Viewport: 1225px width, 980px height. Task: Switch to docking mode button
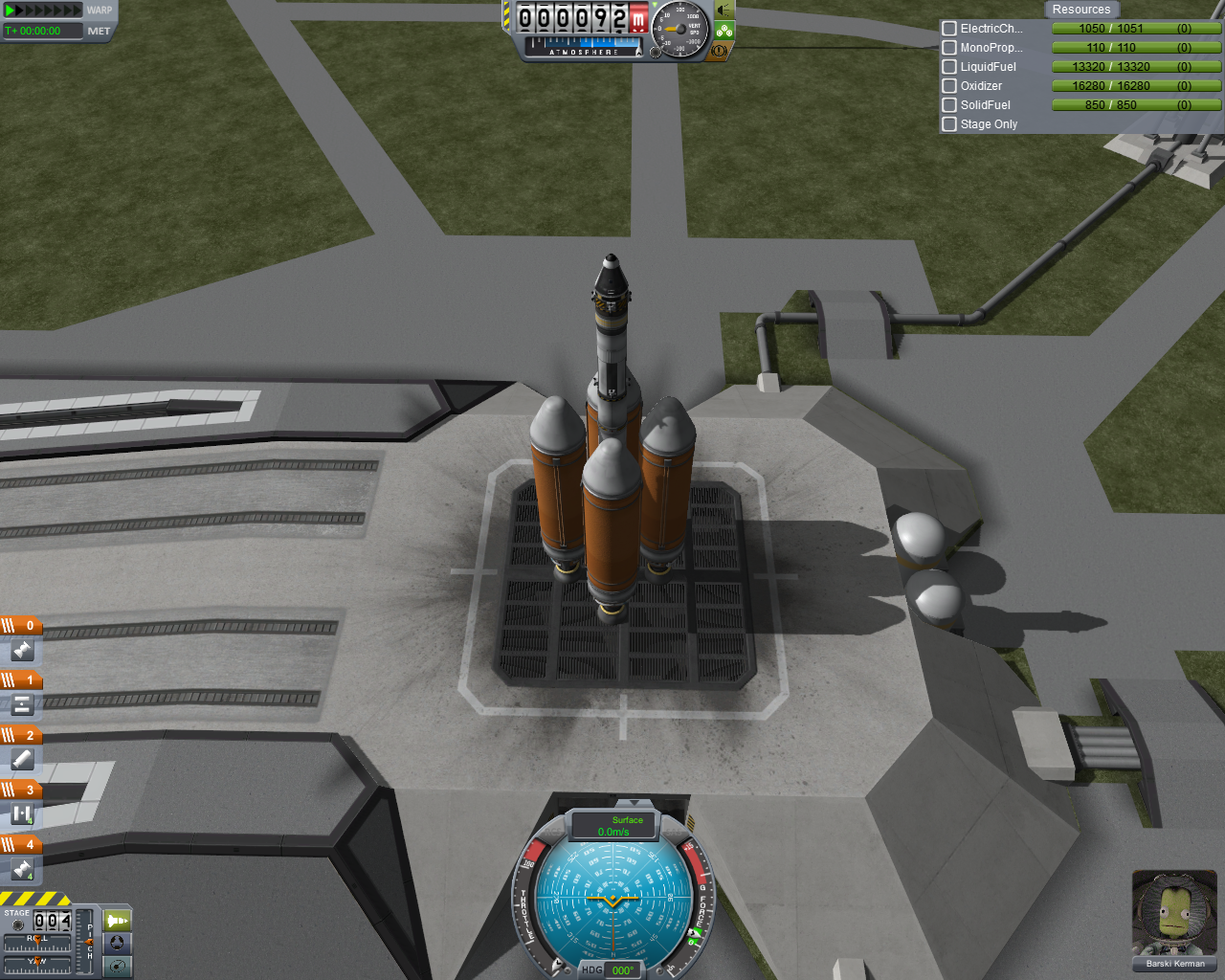tap(117, 943)
